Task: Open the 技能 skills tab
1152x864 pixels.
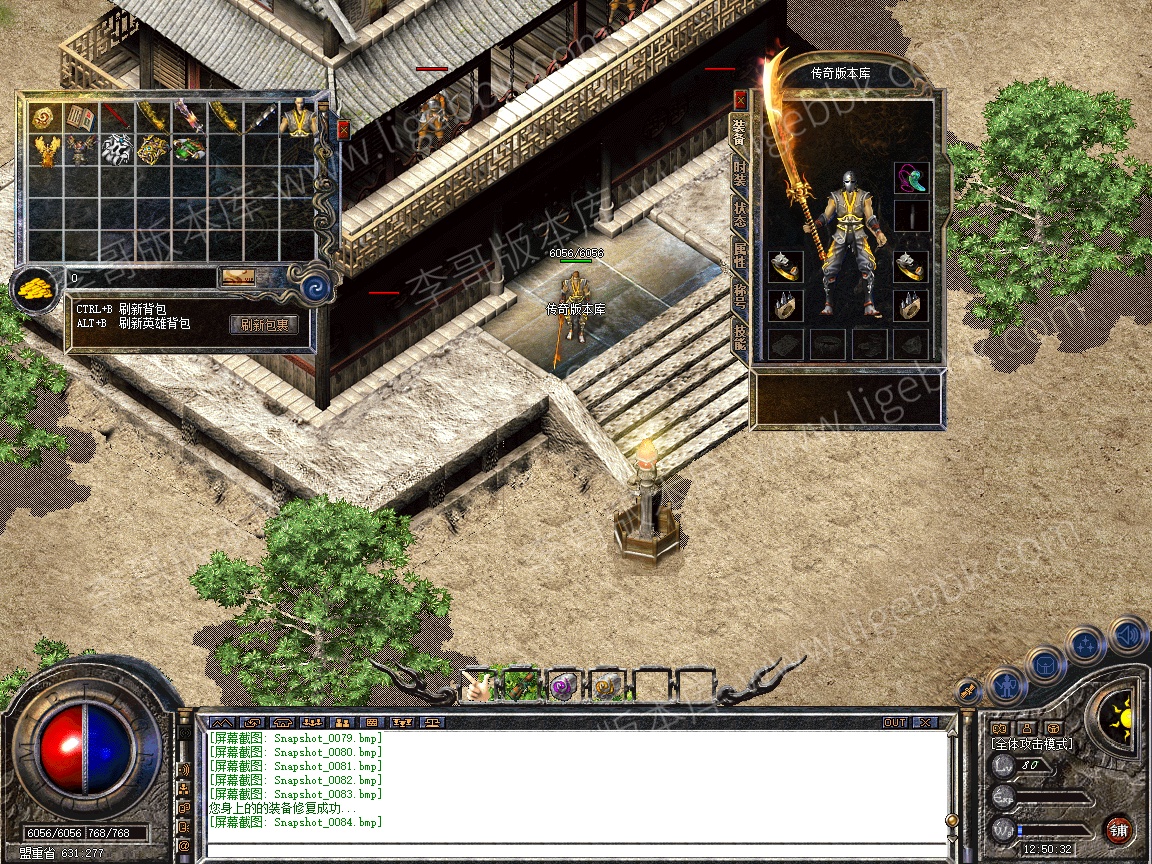Action: (x=740, y=337)
